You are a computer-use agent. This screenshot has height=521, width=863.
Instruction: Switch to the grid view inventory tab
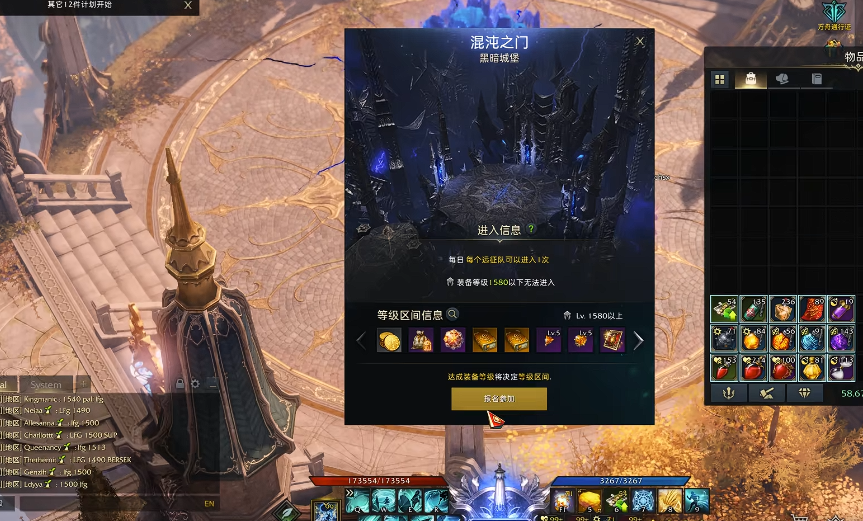coord(720,79)
